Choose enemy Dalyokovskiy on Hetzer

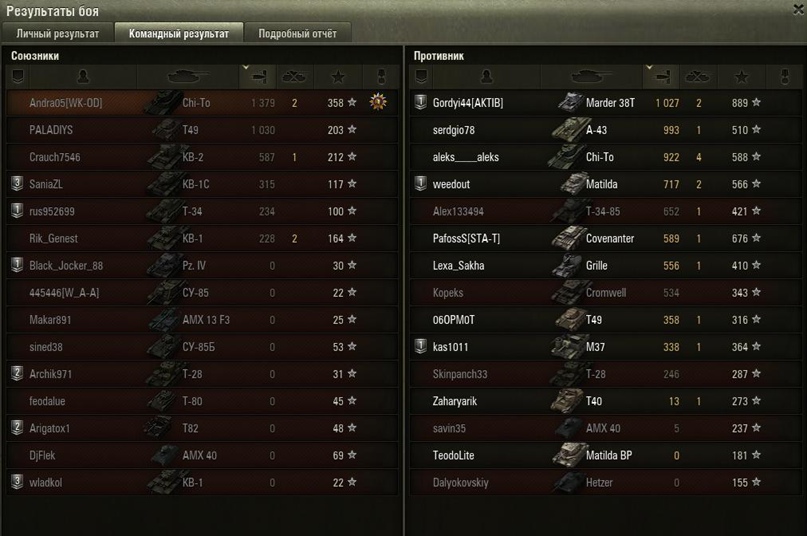(x=461, y=482)
